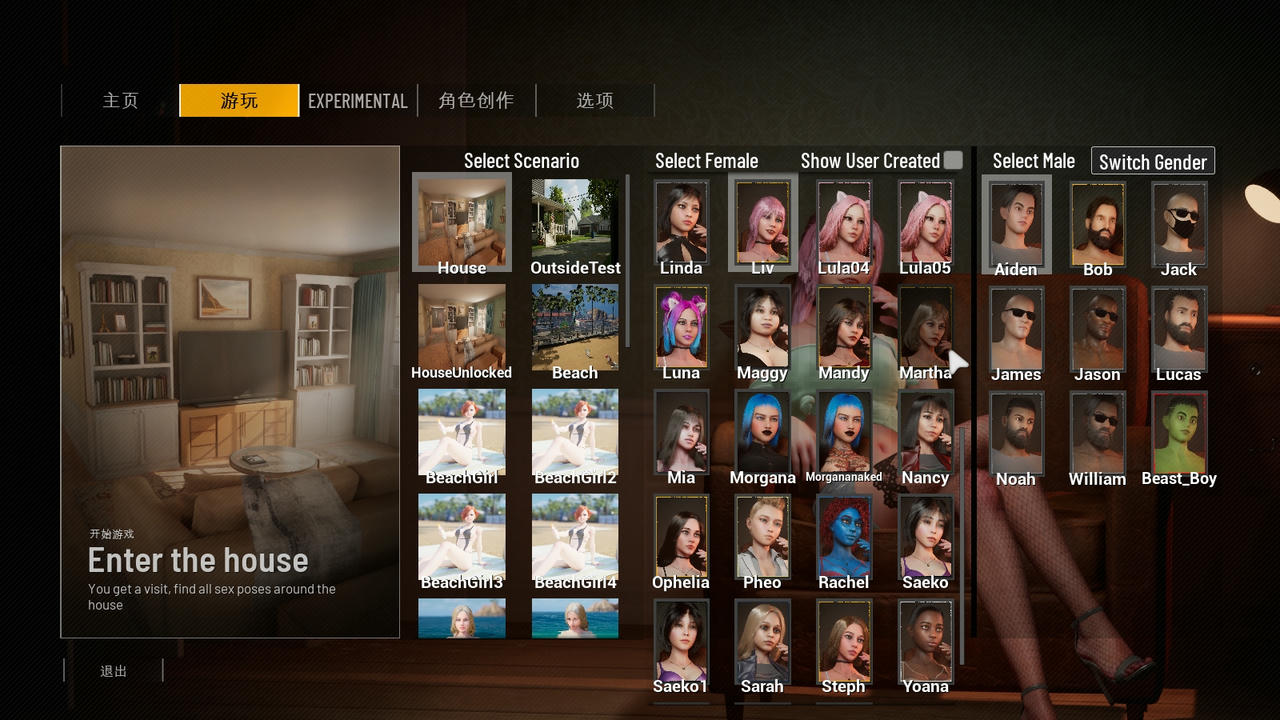The width and height of the screenshot is (1280, 720).
Task: Click the Switch Gender button
Action: 1152,162
